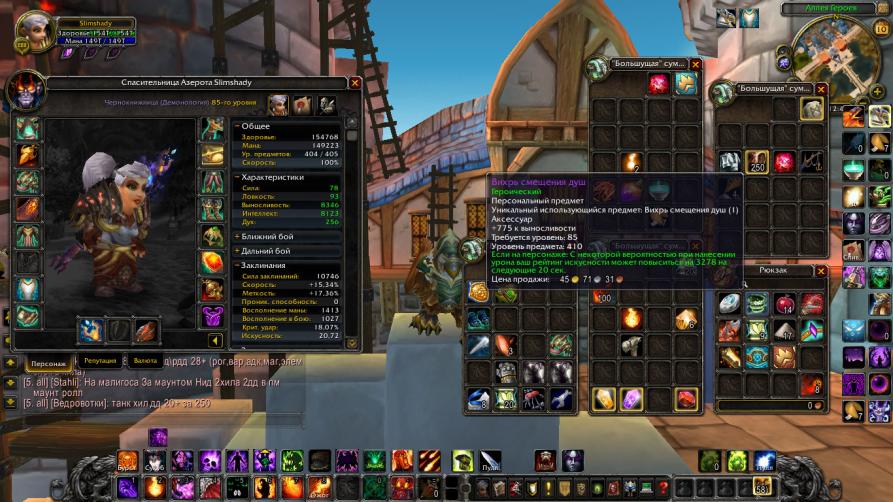893x502 pixels.
Task: Switch to the Репутация tab
Action: tap(99, 361)
